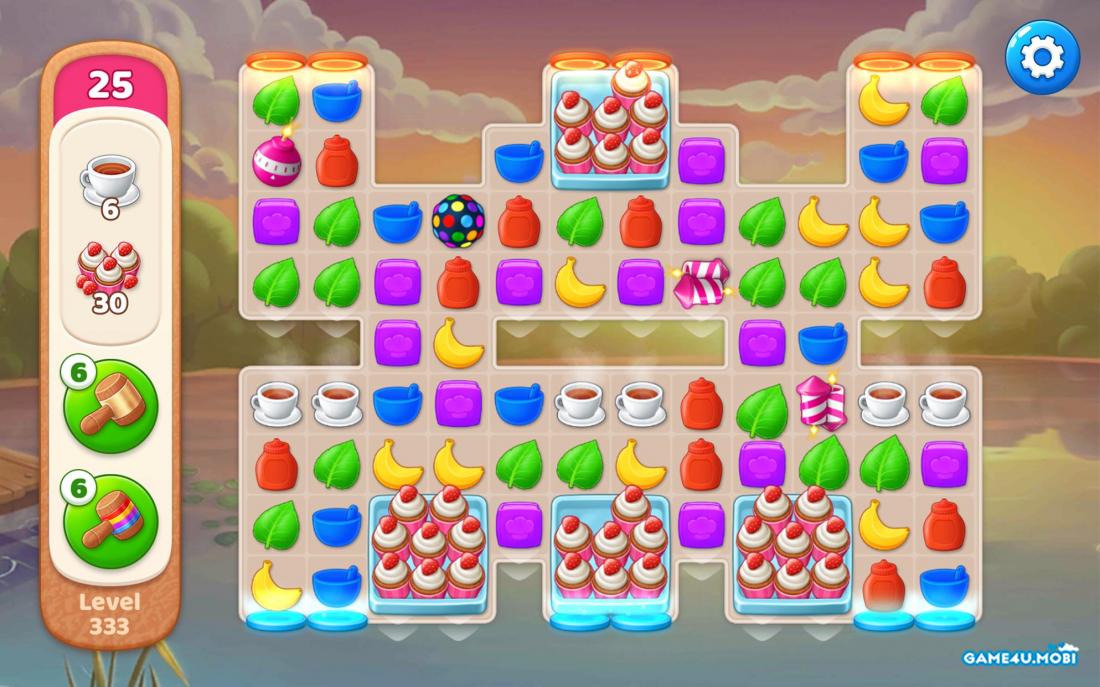This screenshot has height=687, width=1100.
Task: Select the multicolored polka-dot ball tile
Action: pos(458,221)
